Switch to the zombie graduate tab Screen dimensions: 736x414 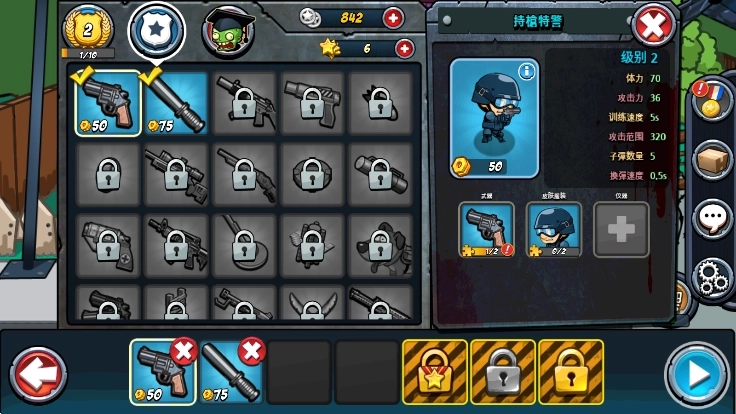coord(226,31)
